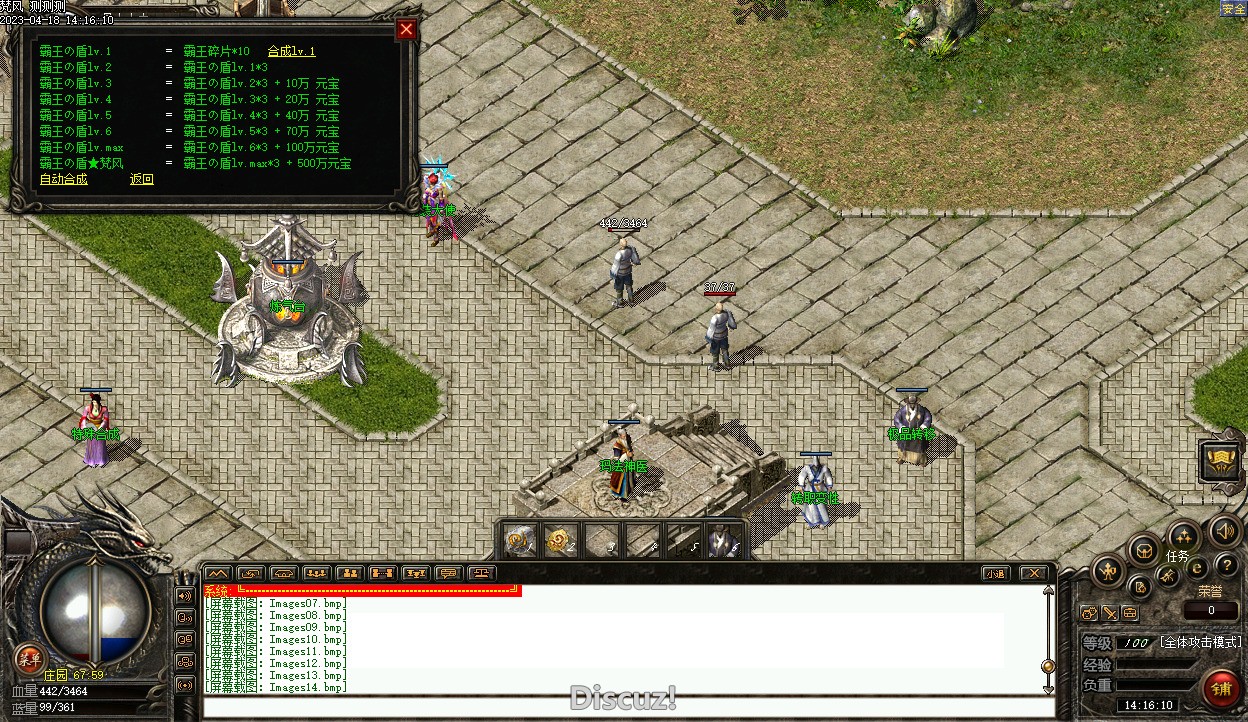The width and height of the screenshot is (1248, 722).
Task: Select the 返回 link to go back
Action: pos(142,179)
